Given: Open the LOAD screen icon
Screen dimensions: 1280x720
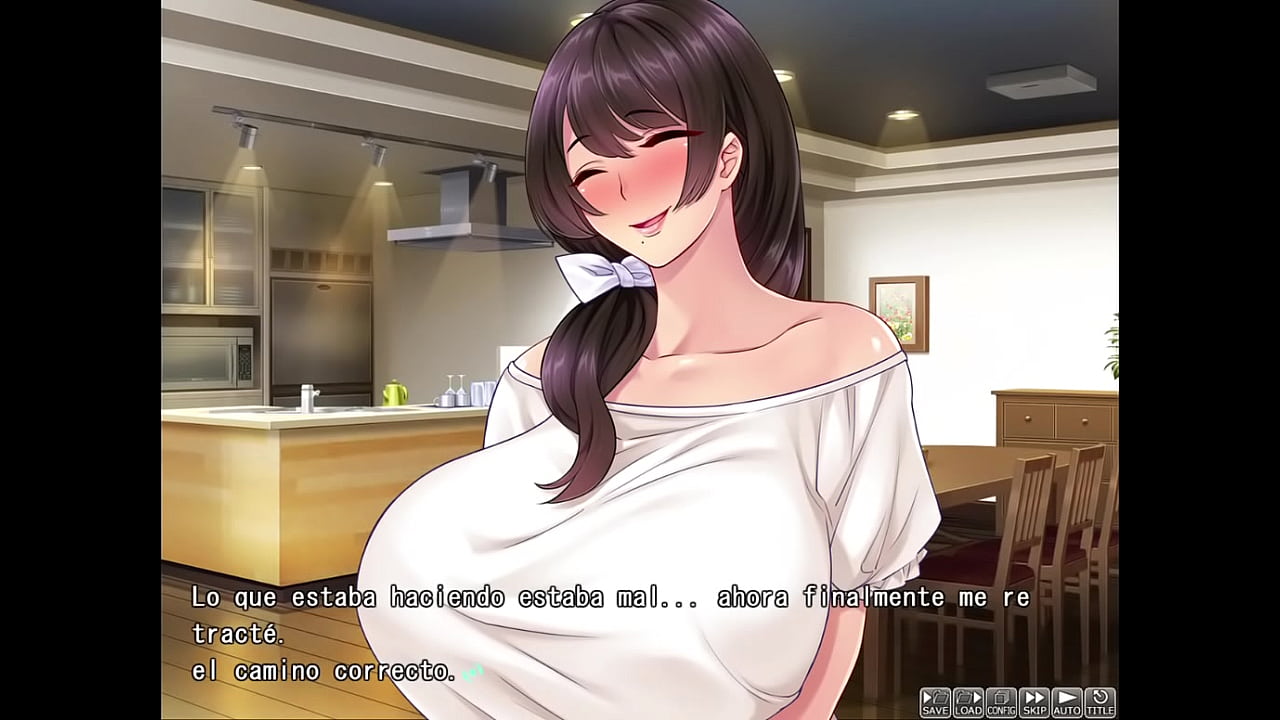Looking at the screenshot, I should pos(968,700).
